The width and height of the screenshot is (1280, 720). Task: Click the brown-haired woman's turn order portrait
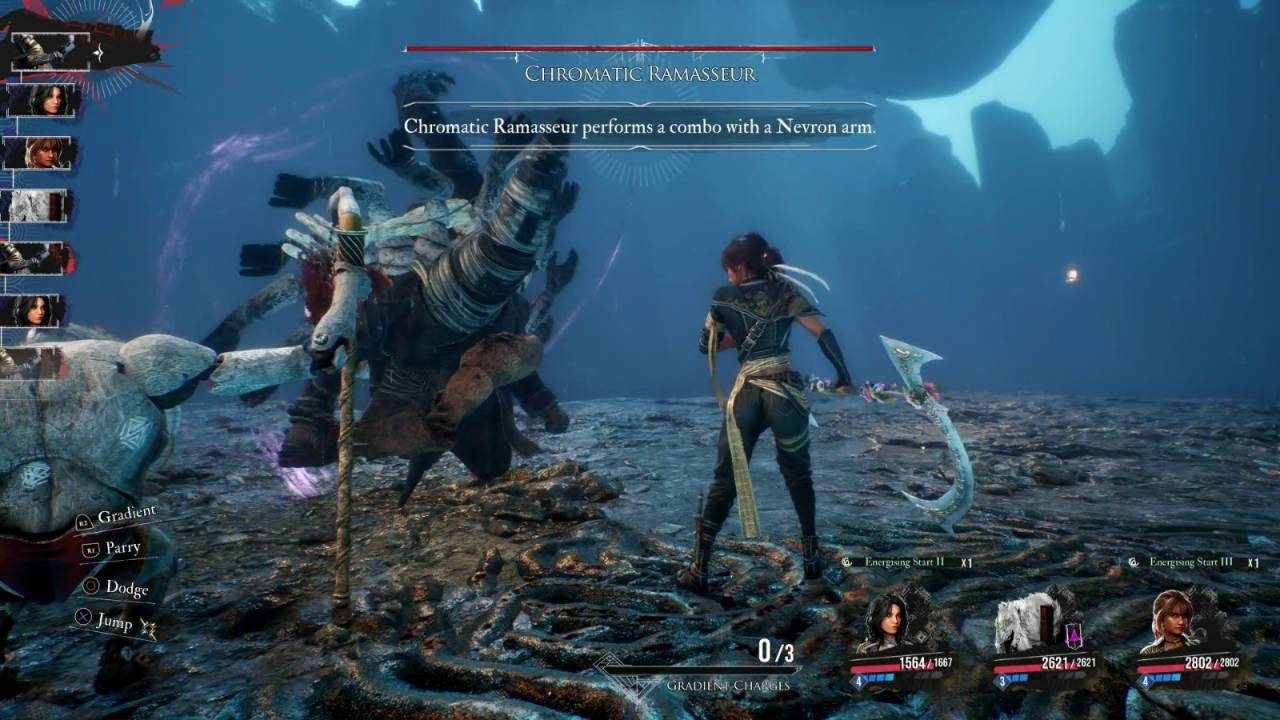(40, 153)
